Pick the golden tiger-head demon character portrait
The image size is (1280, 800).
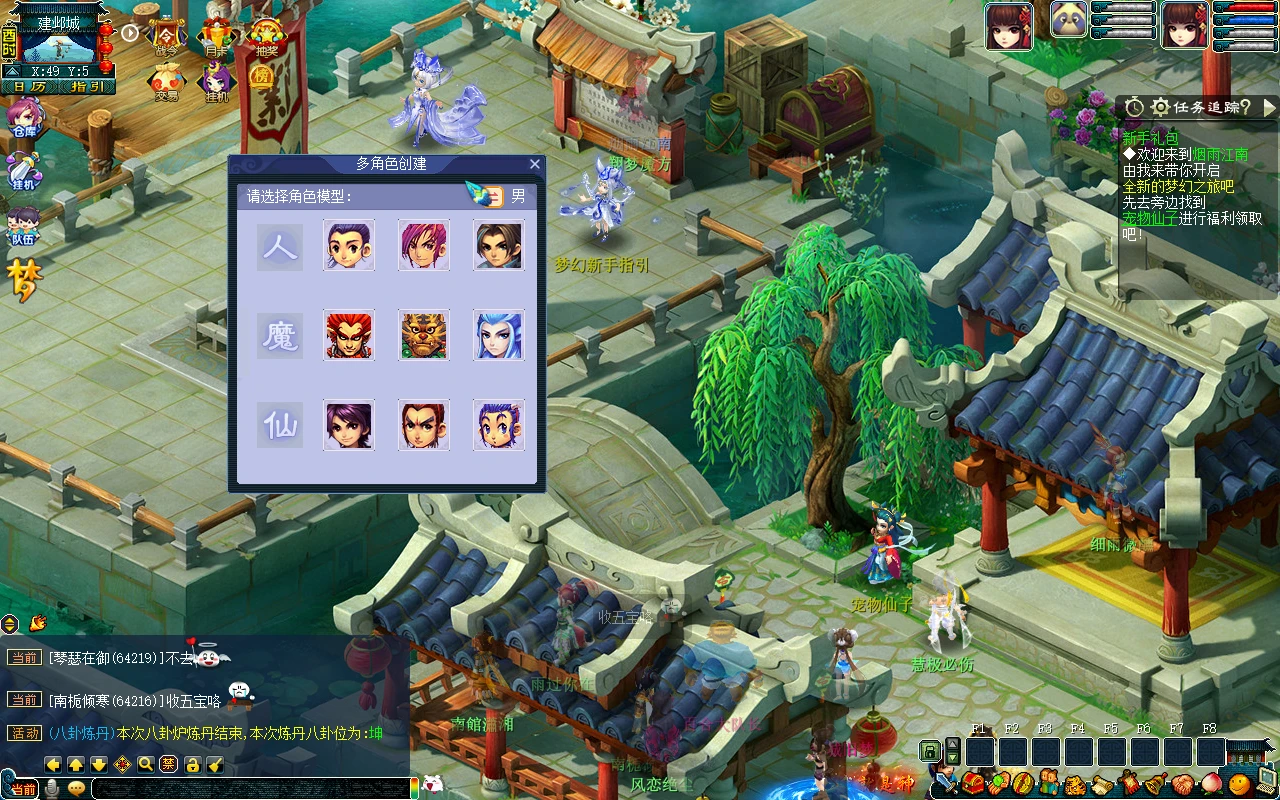(x=423, y=335)
